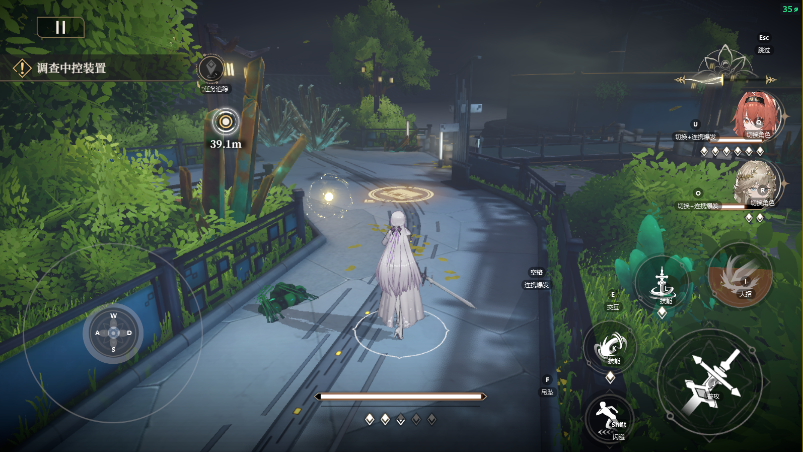Switch to the red-haired character portrait
The image size is (803, 452).
(x=755, y=115)
